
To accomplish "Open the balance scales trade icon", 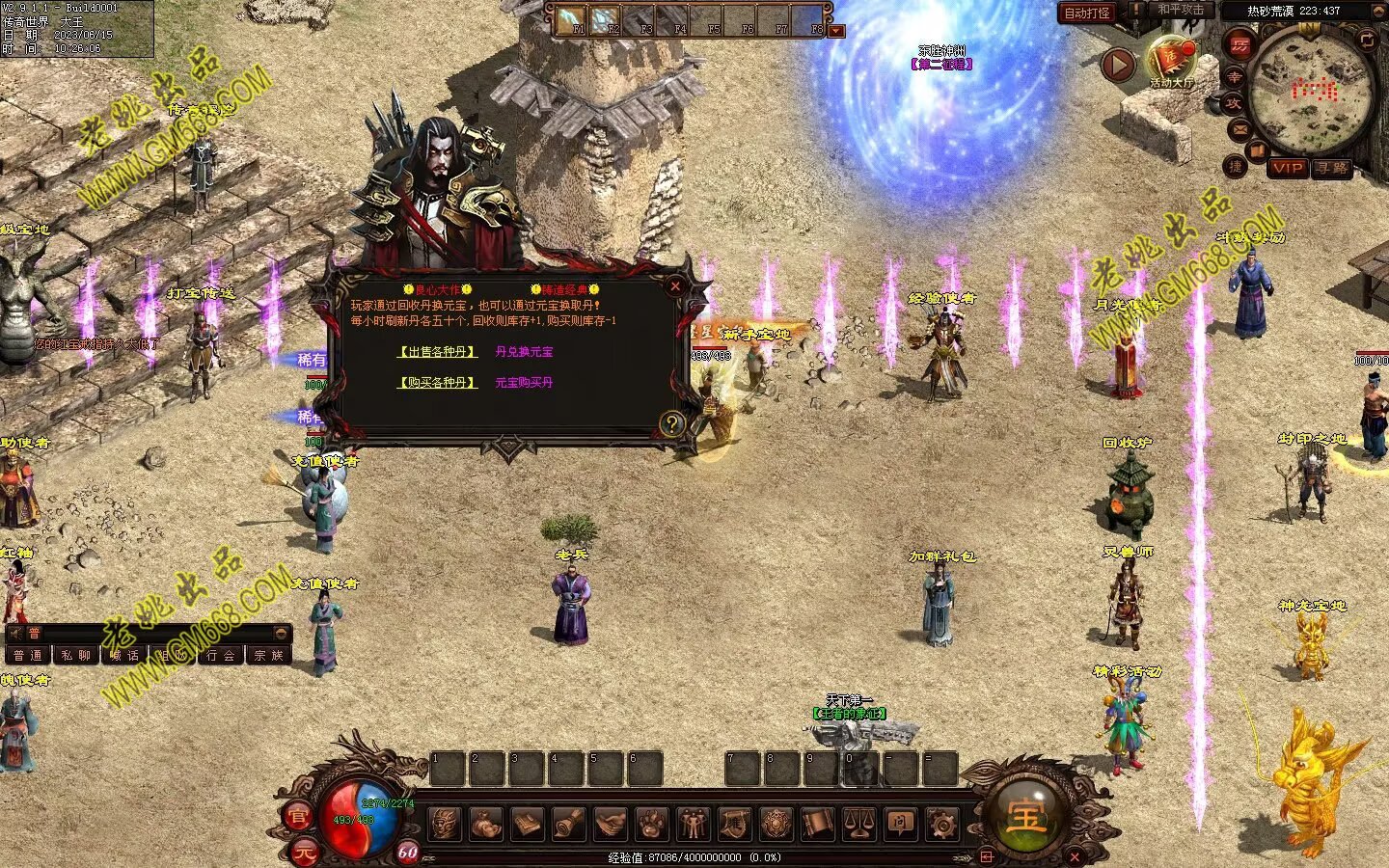I will (858, 824).
